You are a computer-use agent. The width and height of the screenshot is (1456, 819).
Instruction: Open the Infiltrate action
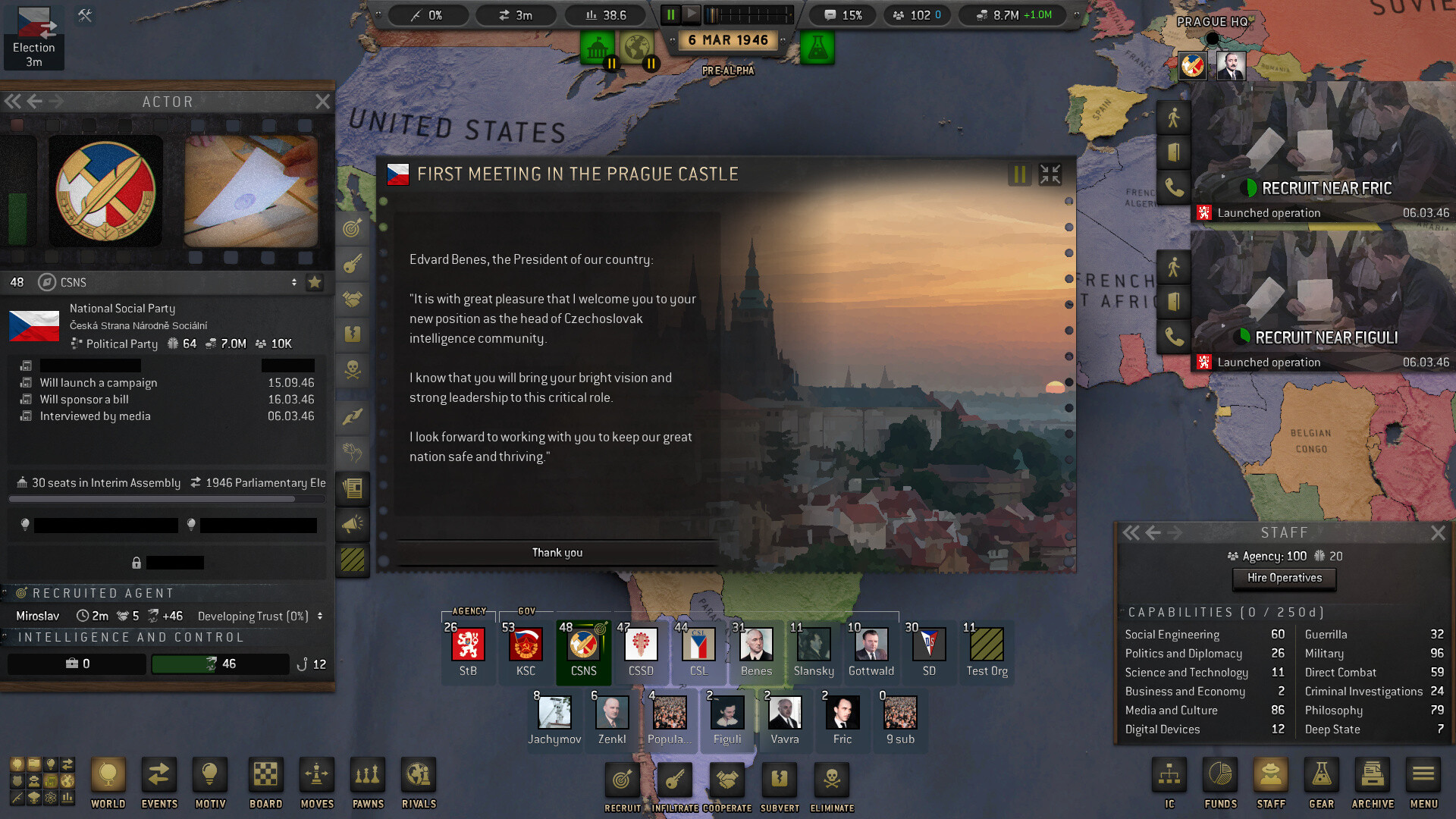click(674, 779)
